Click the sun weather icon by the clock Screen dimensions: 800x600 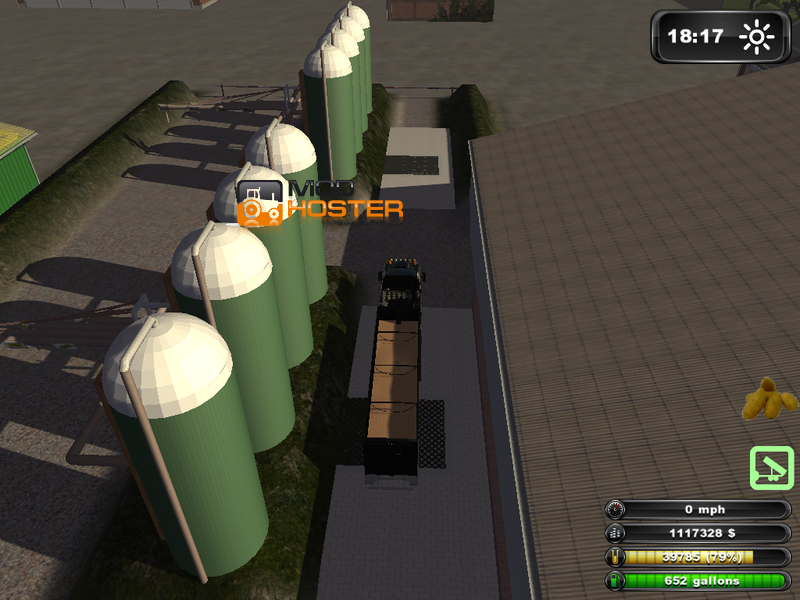[x=756, y=38]
